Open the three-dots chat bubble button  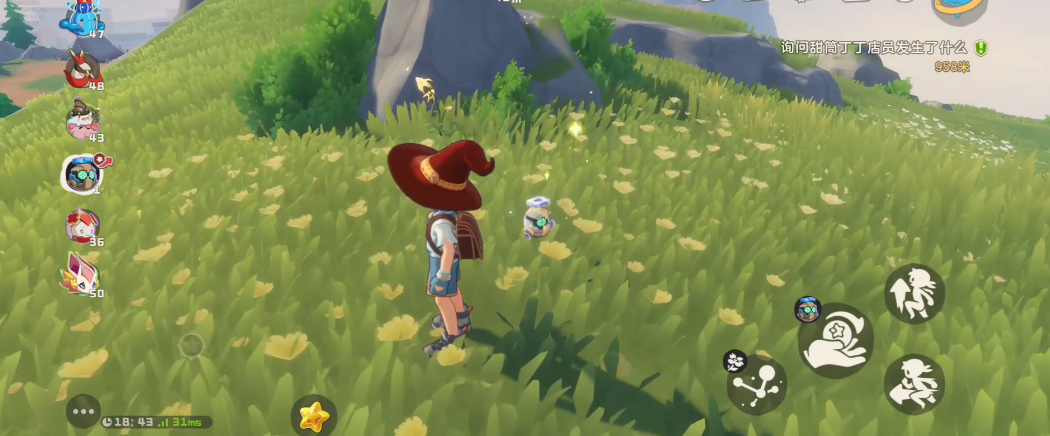click(84, 411)
